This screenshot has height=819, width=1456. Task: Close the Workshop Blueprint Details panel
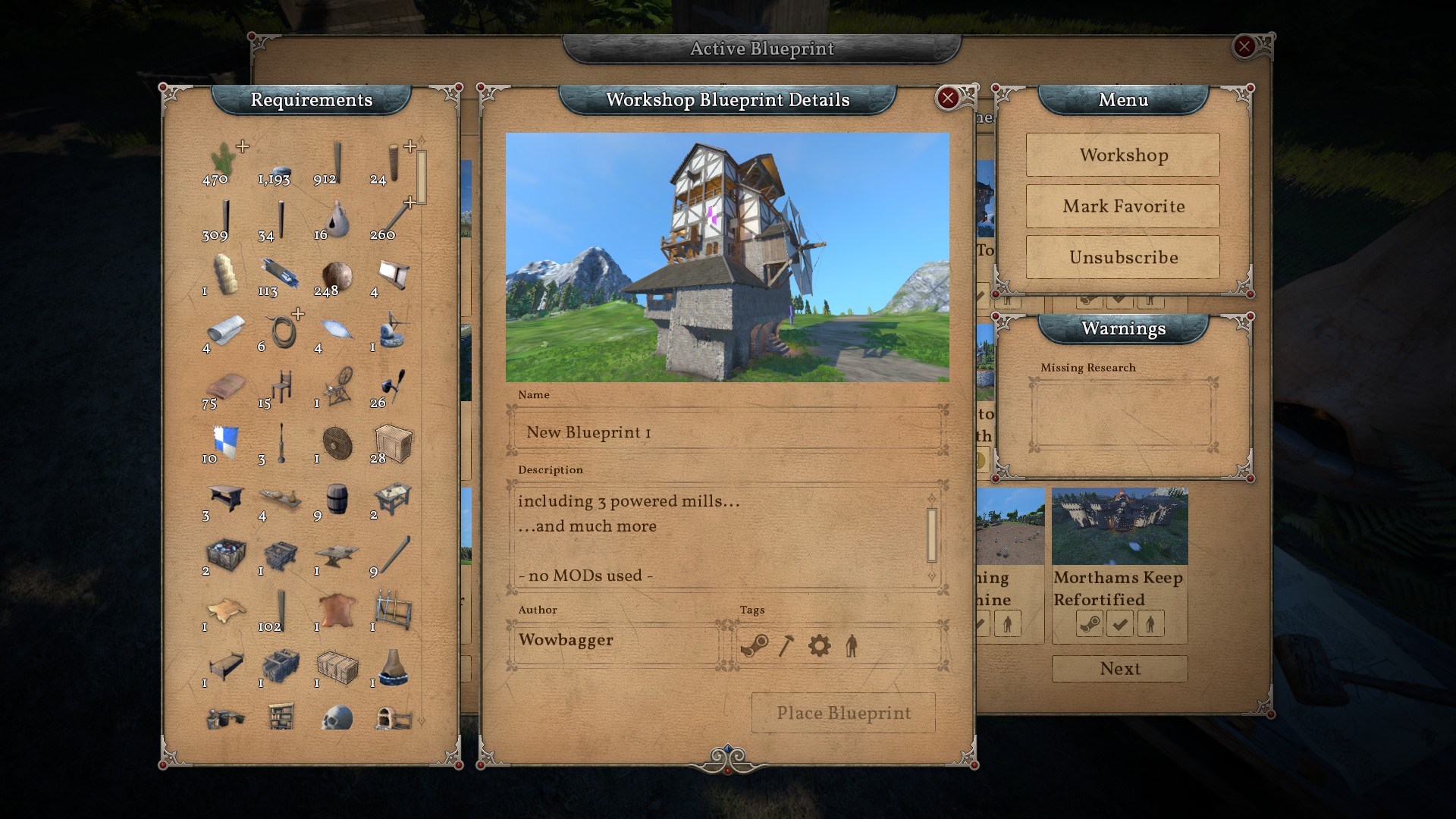click(947, 98)
